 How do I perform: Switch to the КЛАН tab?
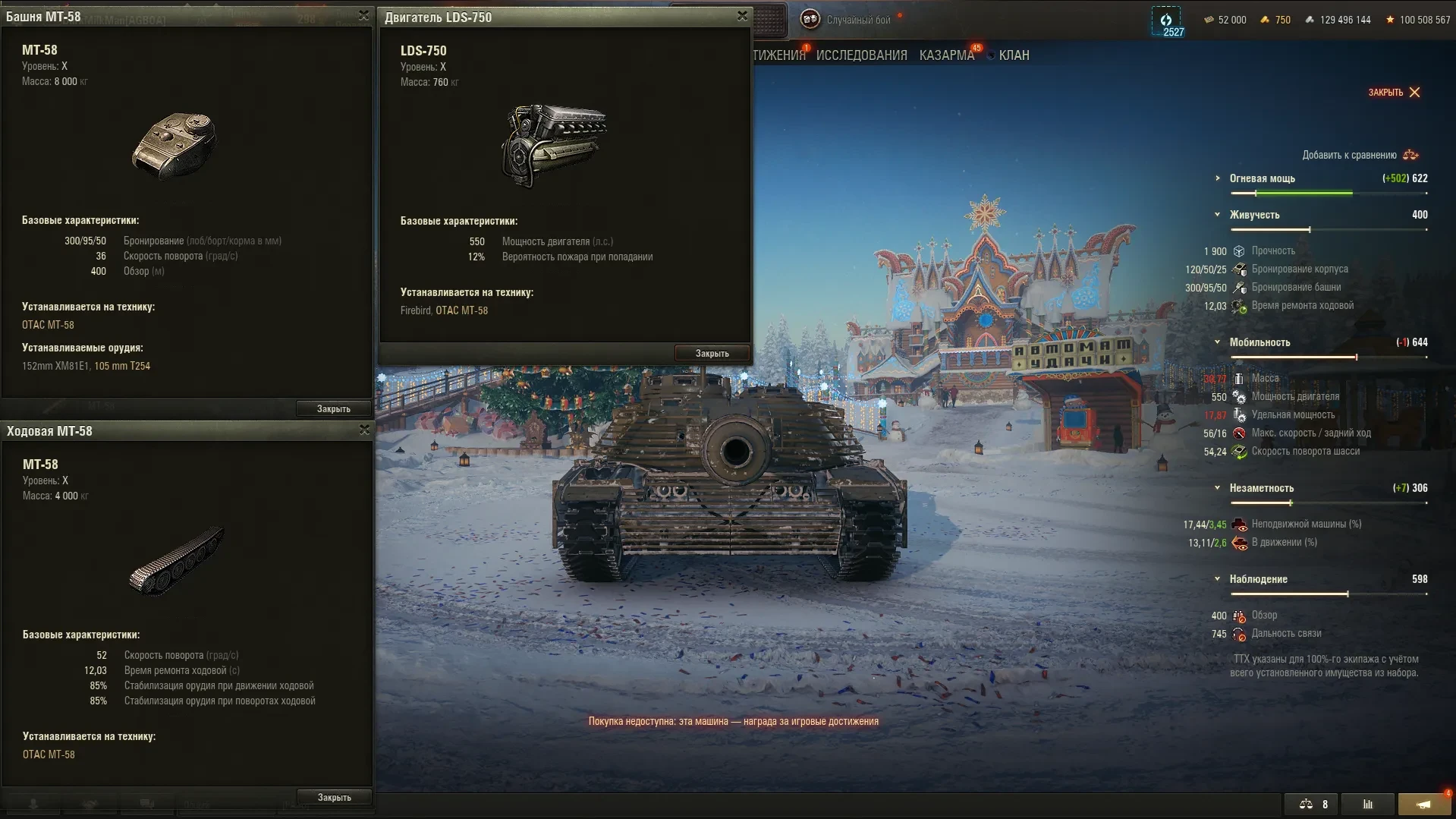[1014, 55]
